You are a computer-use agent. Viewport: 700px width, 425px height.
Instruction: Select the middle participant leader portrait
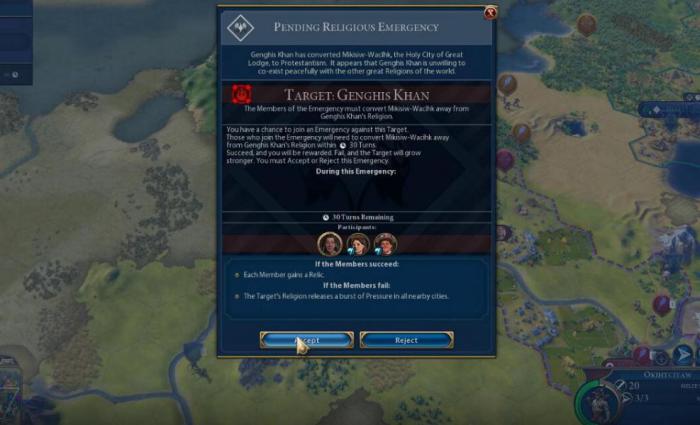[357, 243]
